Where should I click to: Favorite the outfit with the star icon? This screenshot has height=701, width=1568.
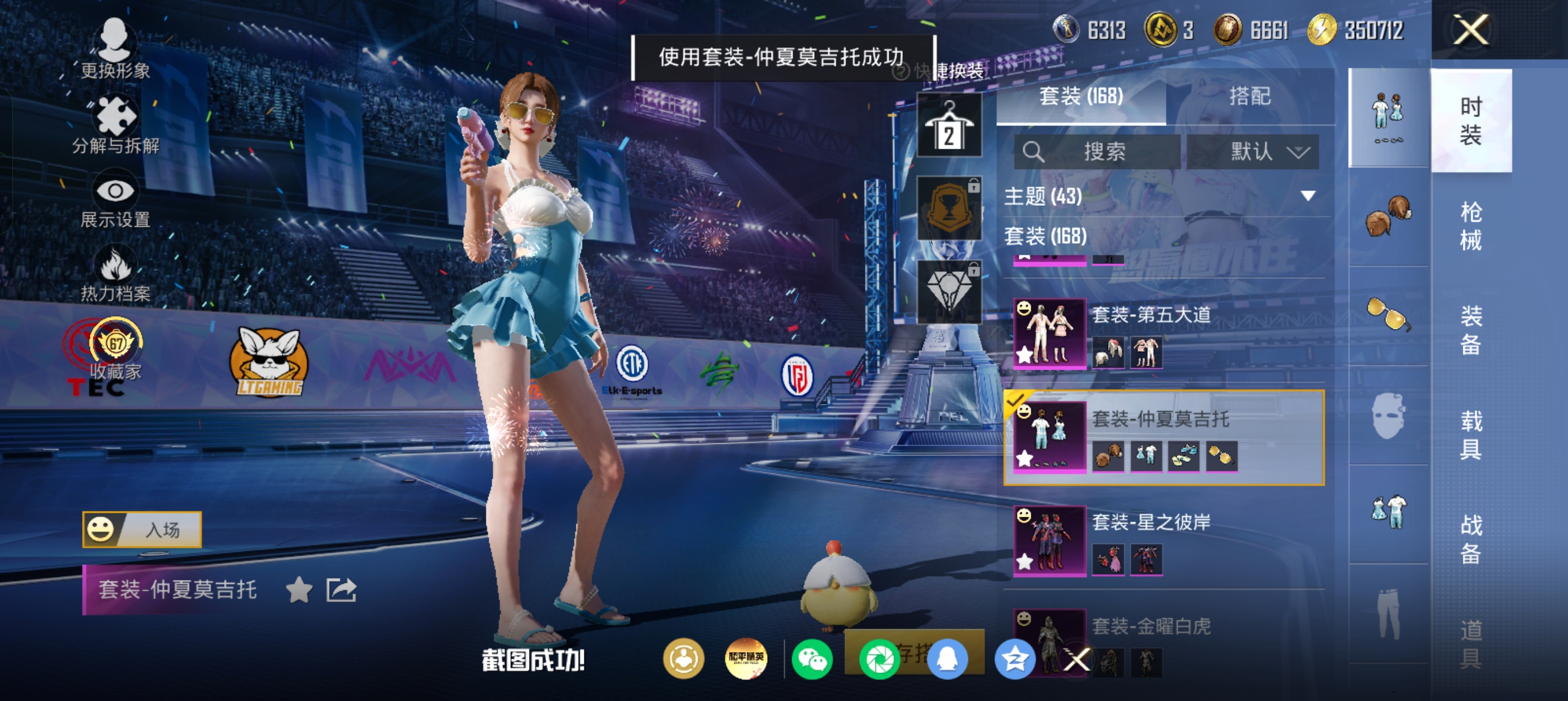point(299,590)
